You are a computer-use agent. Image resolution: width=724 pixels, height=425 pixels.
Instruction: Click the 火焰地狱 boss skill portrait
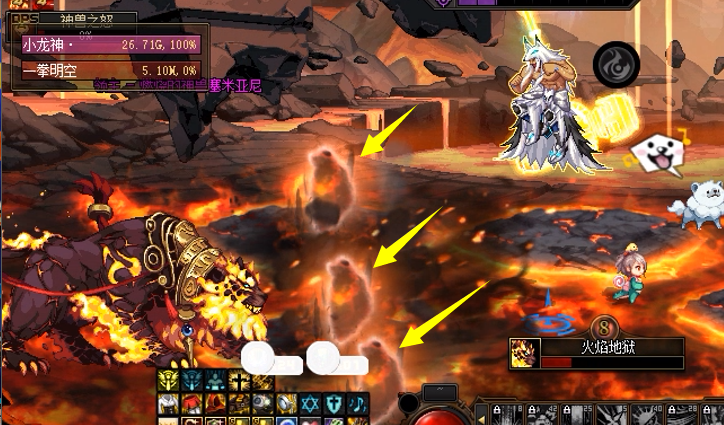tap(522, 353)
